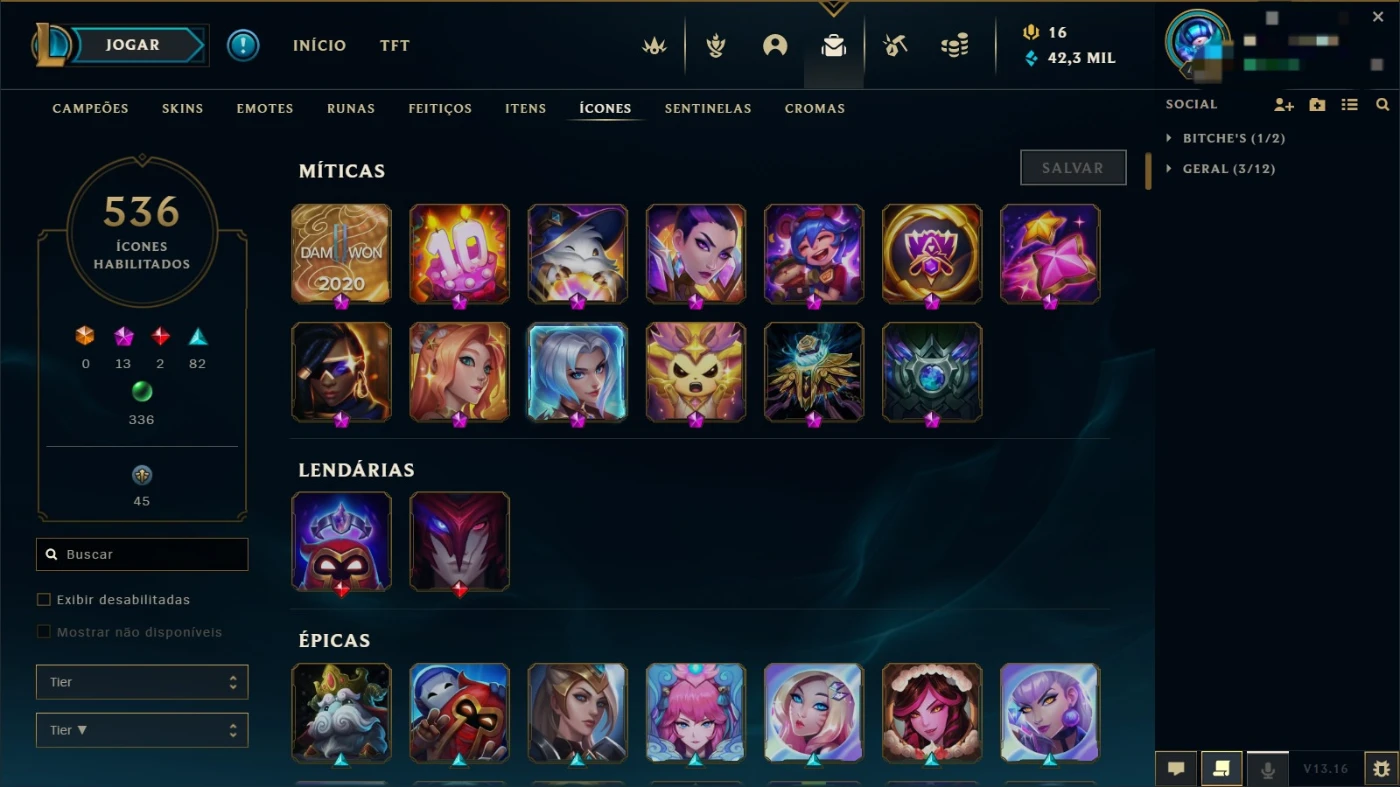Click inside the Buscar search field
1400x787 pixels.
click(141, 554)
